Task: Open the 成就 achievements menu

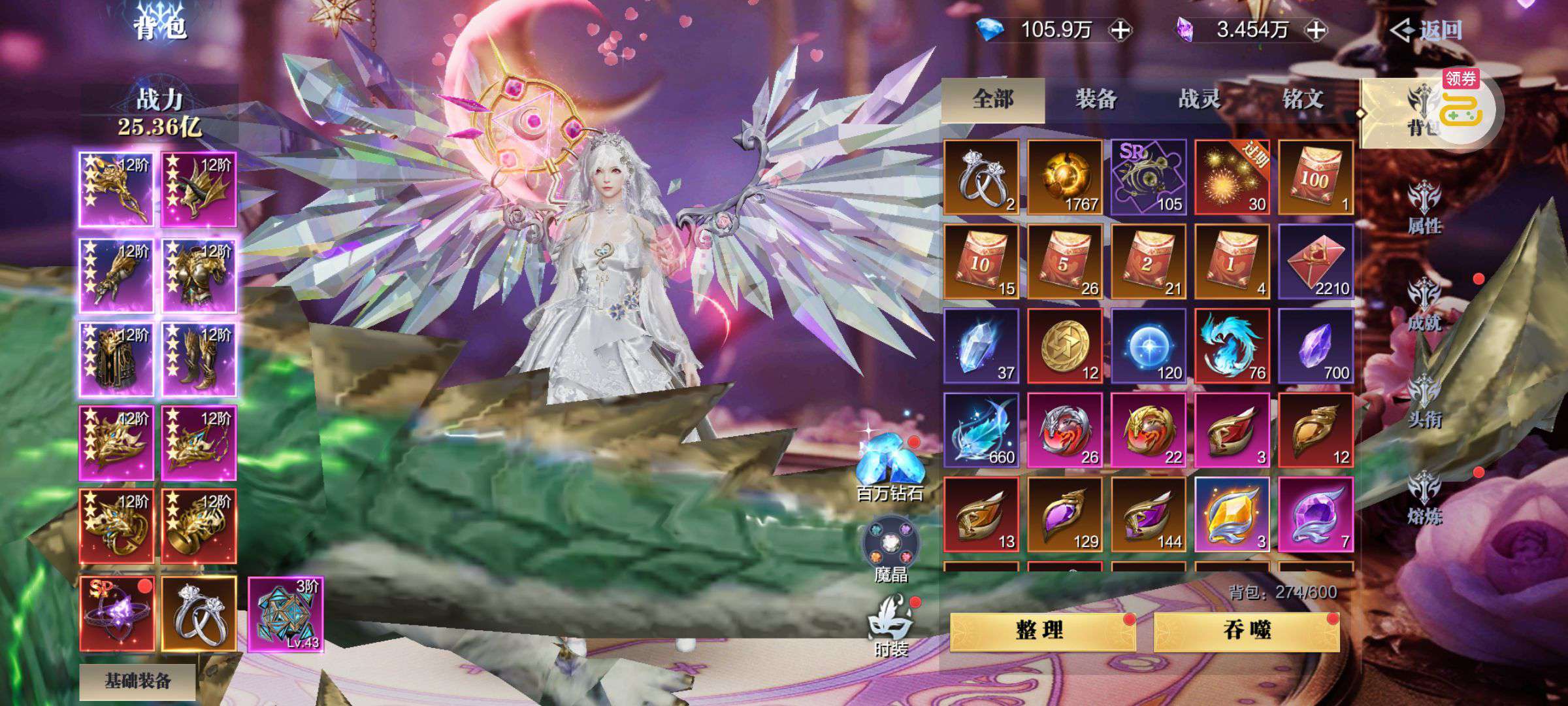Action: pyautogui.click(x=1424, y=305)
